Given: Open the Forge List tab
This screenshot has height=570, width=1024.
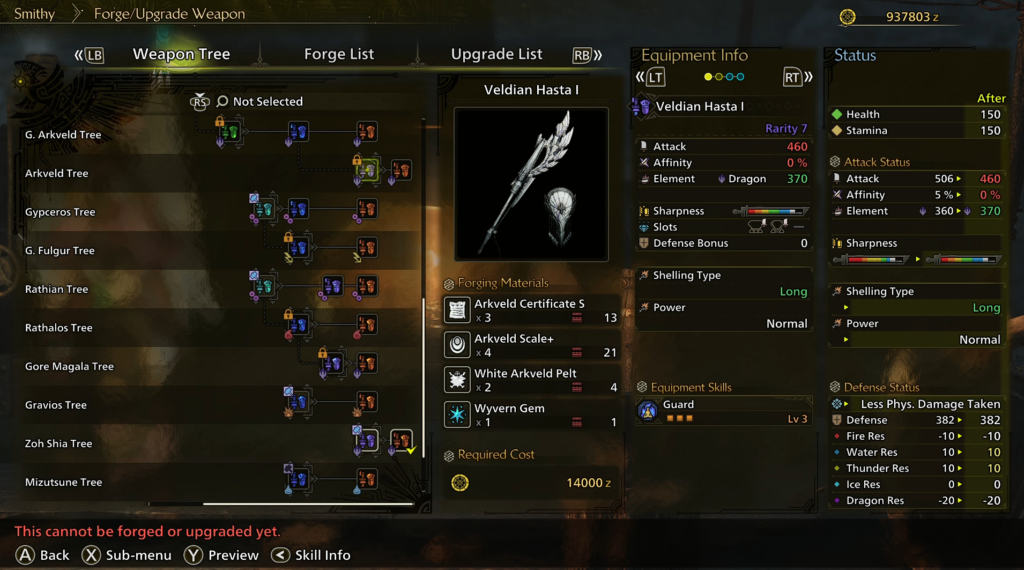Looking at the screenshot, I should click(x=339, y=54).
